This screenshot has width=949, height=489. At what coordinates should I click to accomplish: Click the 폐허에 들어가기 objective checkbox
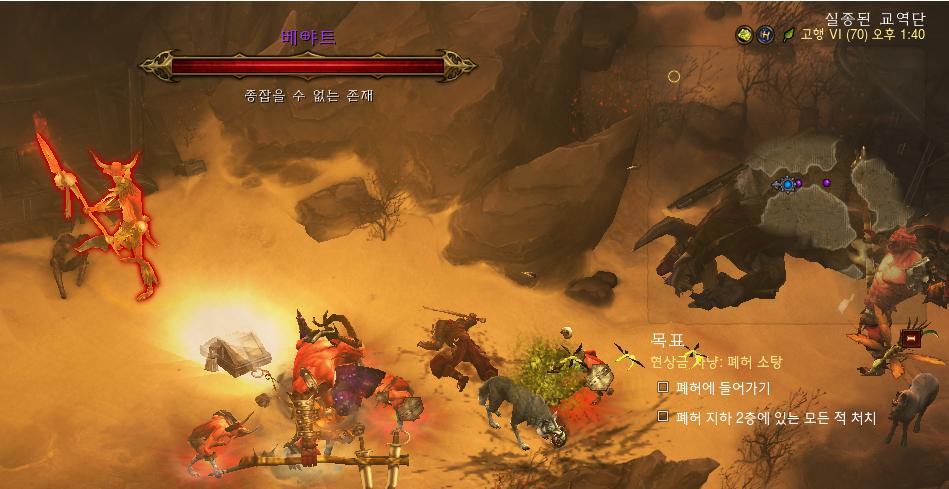coord(663,387)
